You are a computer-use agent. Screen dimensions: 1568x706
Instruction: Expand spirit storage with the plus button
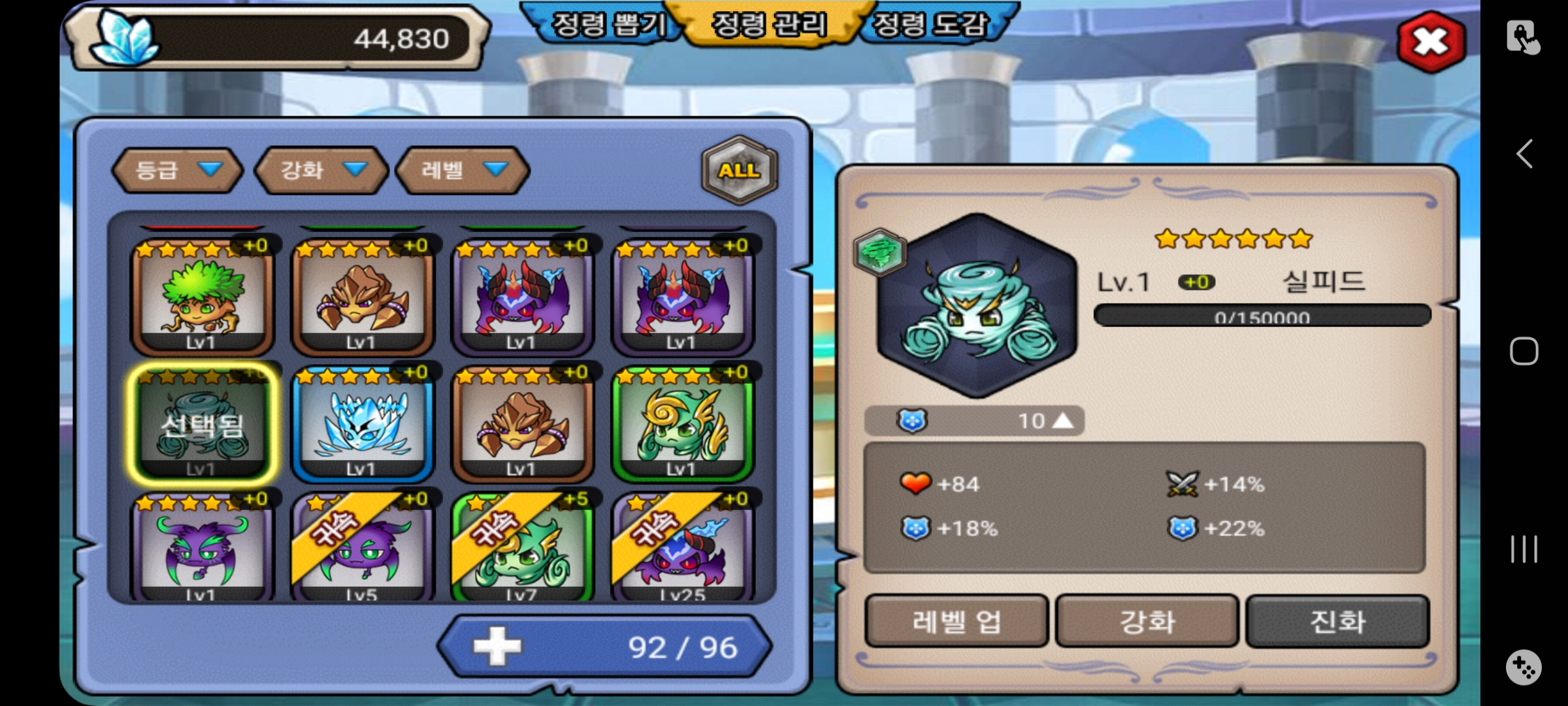coord(497,647)
